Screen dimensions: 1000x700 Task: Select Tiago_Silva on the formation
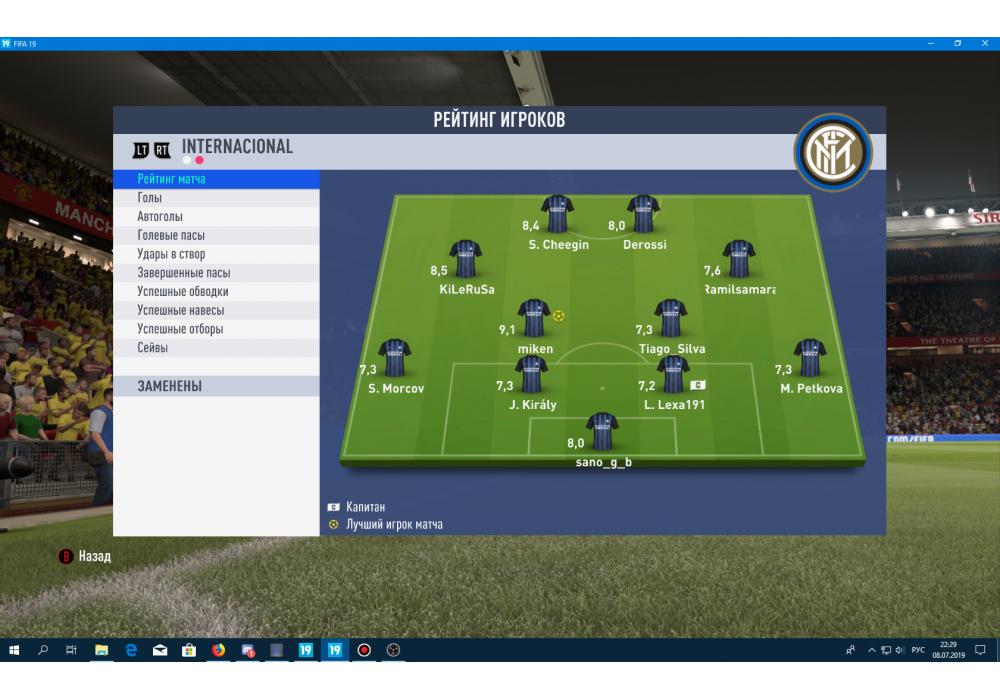[x=670, y=319]
